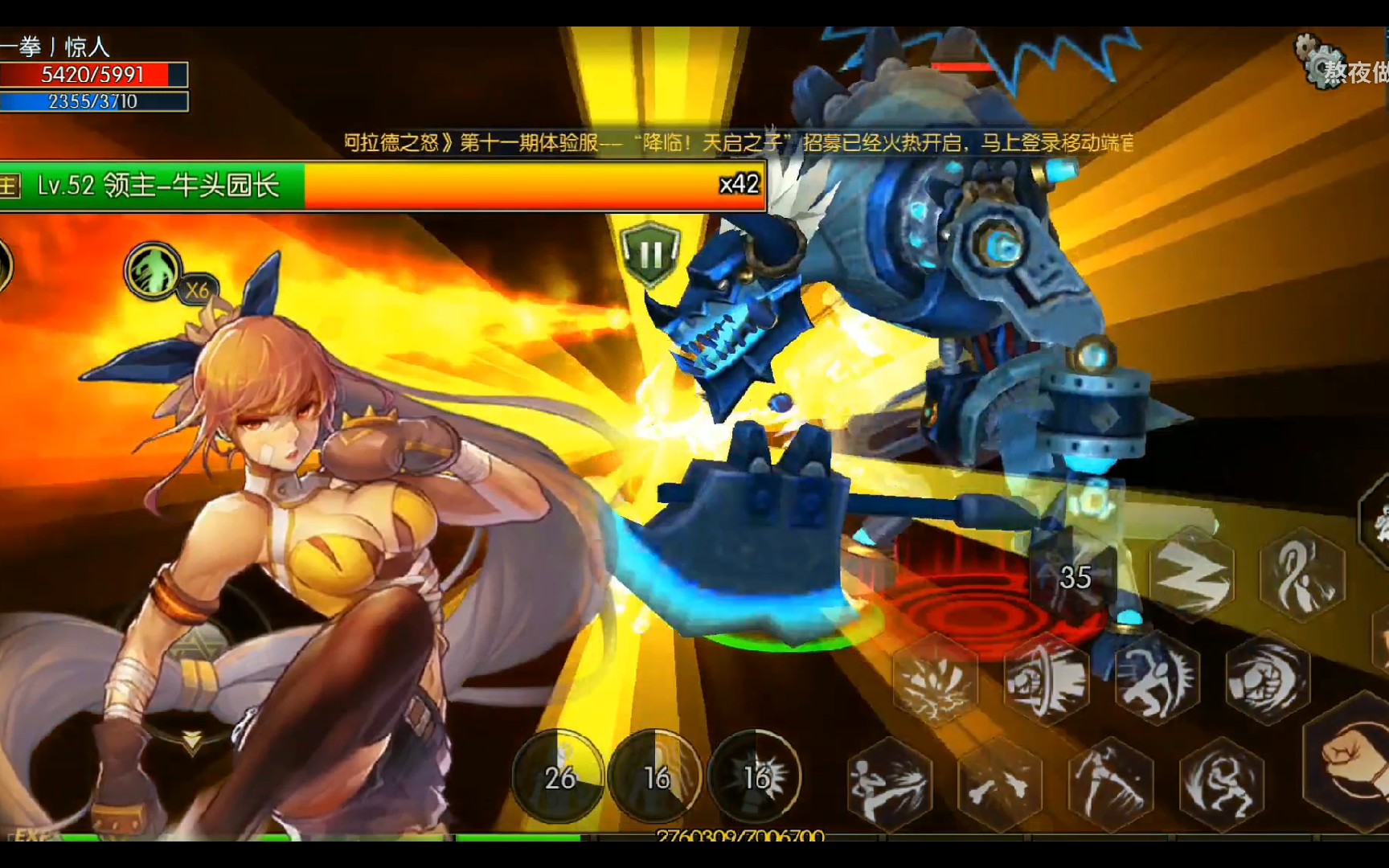Trigger the crouching whirlwind figure skill

(x=1221, y=782)
